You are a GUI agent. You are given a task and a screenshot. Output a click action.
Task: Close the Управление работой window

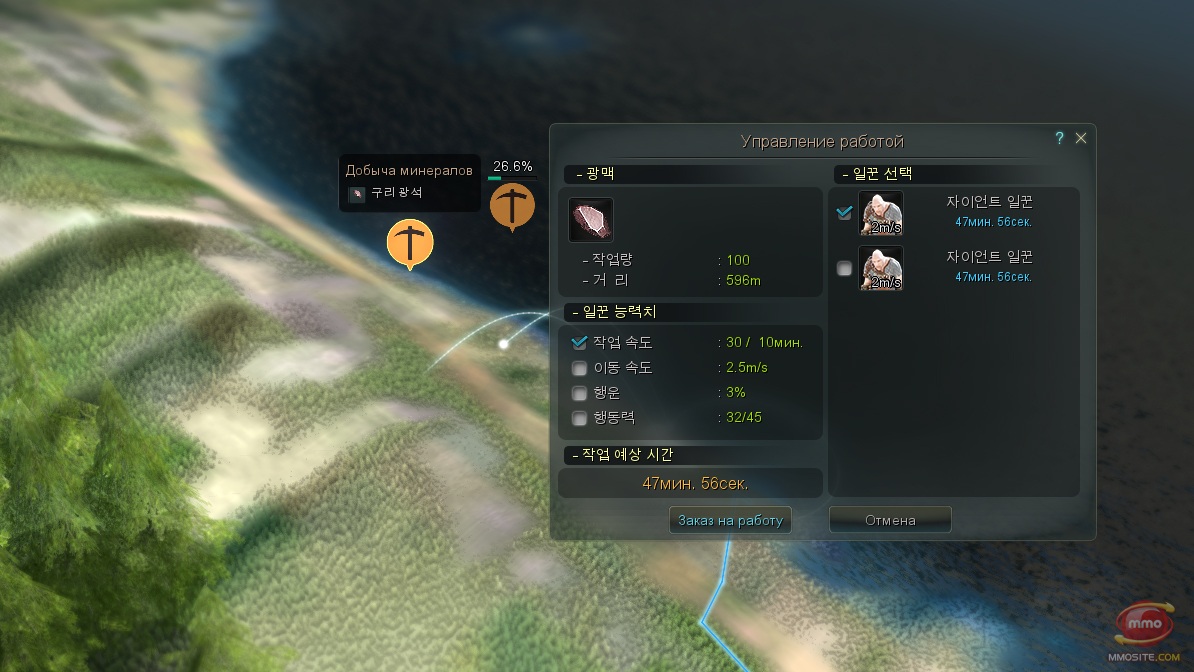pos(1081,139)
